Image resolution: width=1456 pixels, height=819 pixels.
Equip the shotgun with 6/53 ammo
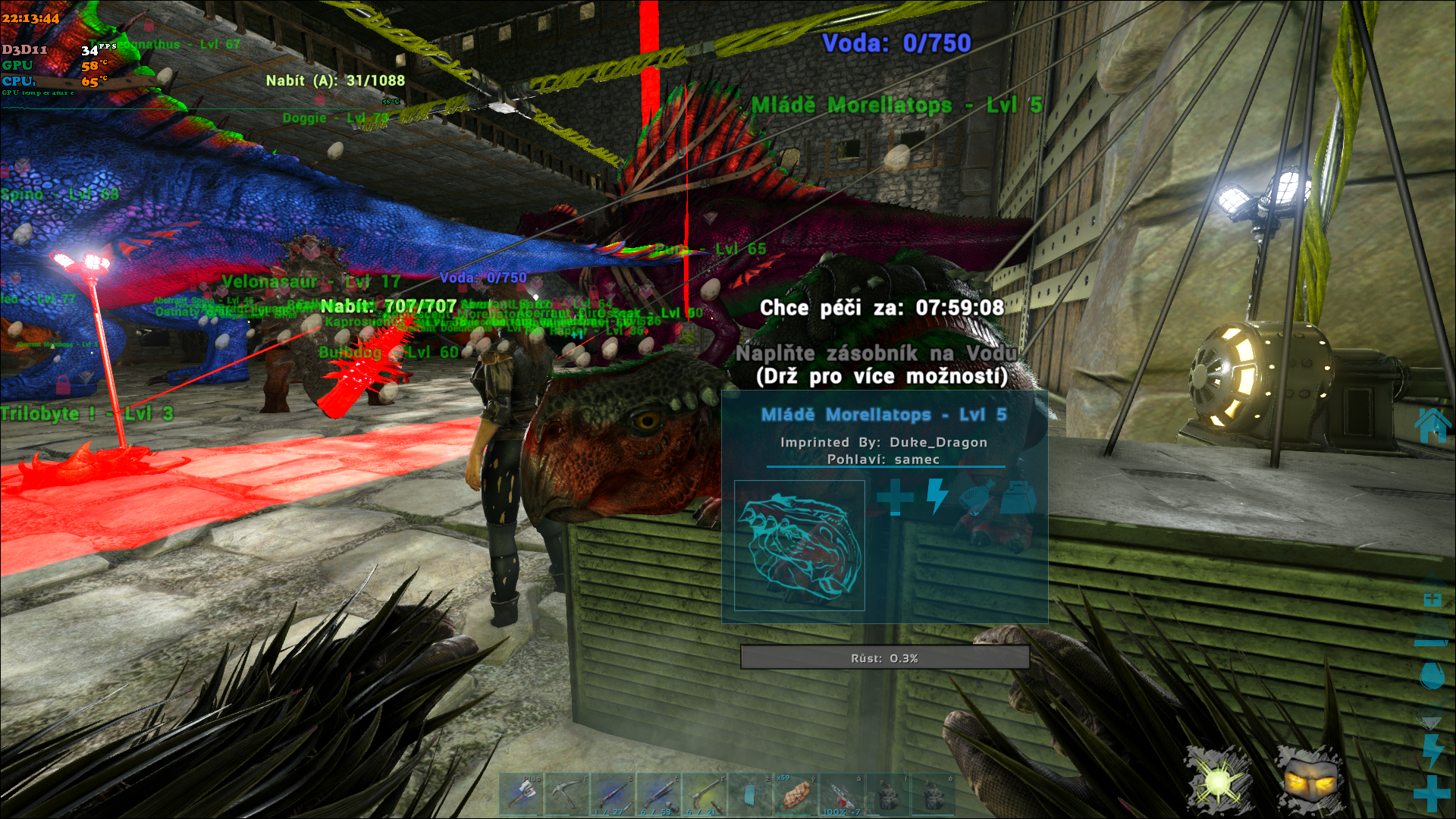(x=658, y=795)
